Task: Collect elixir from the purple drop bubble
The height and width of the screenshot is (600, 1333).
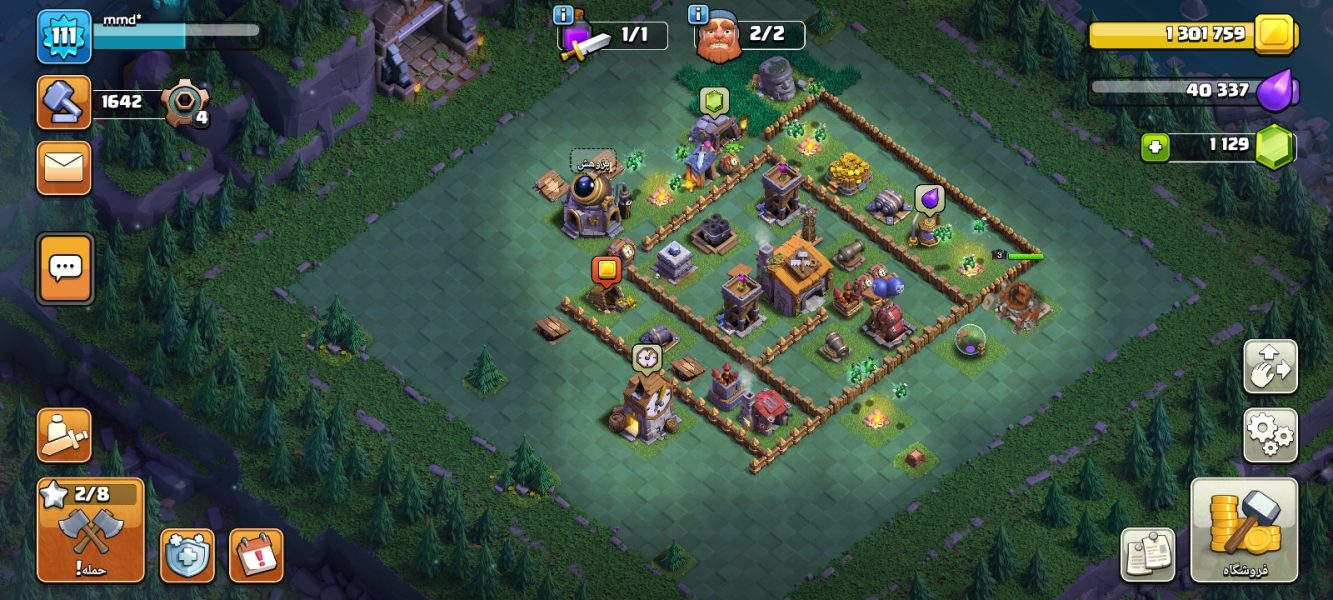Action: click(929, 199)
